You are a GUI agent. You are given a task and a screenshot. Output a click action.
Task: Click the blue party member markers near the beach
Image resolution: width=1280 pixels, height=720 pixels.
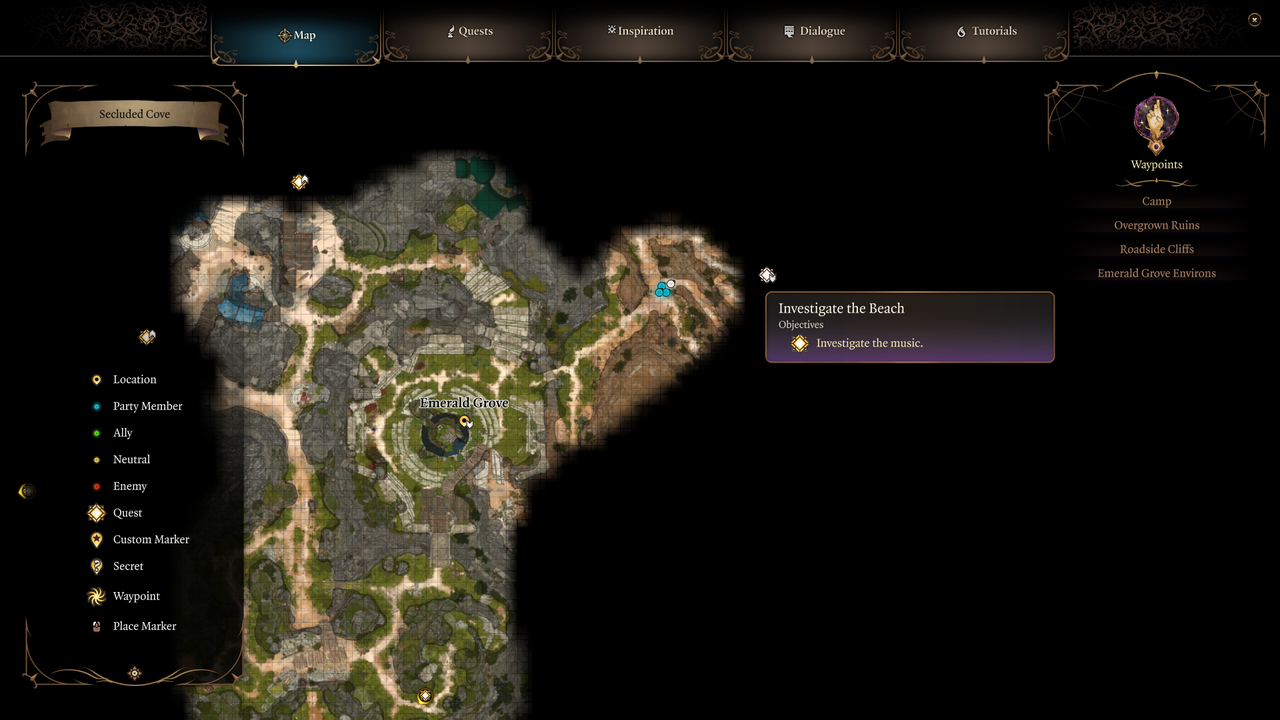click(x=663, y=289)
